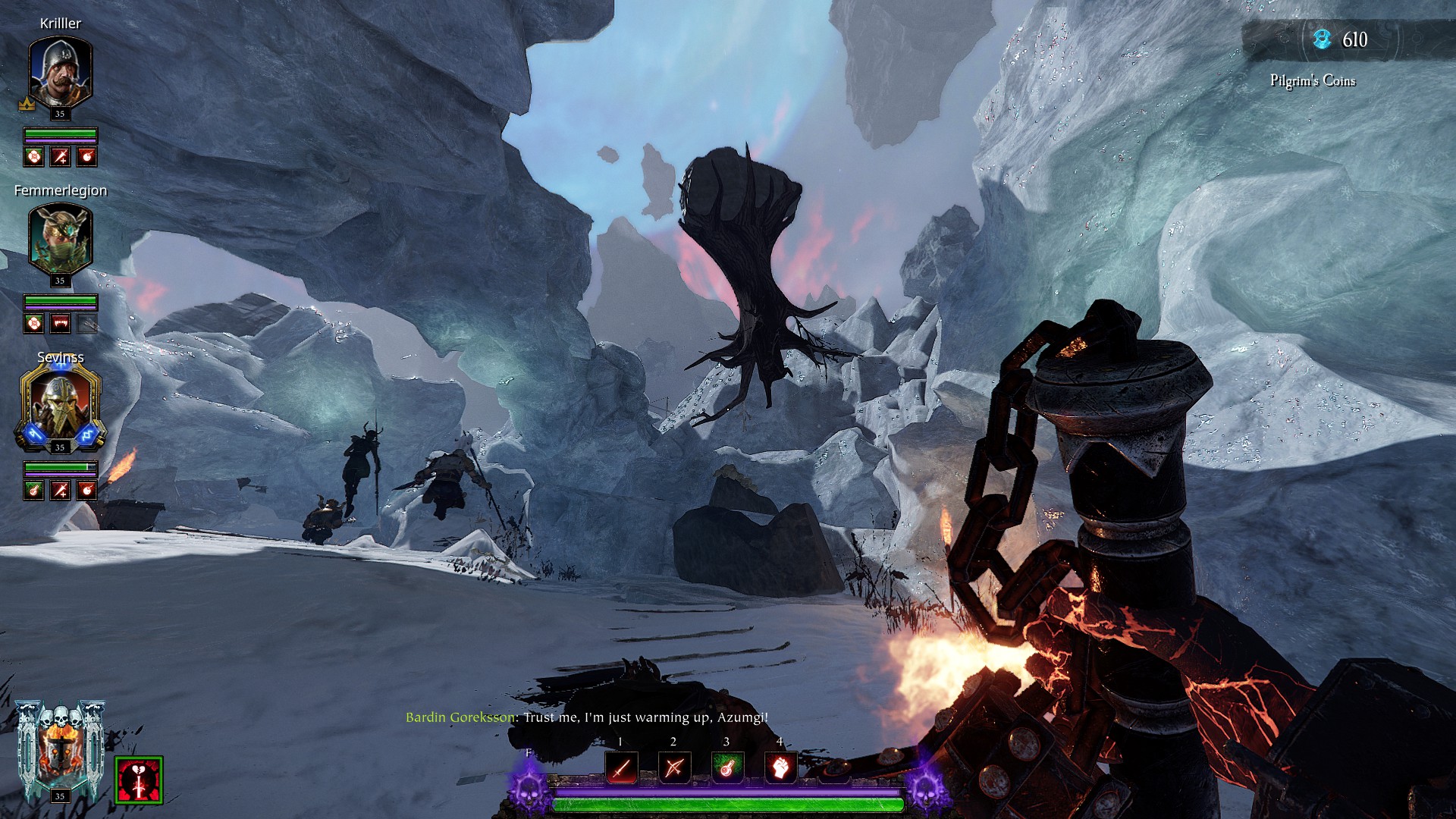Click Femmerlegion's teammate portrait
Image resolution: width=1456 pixels, height=819 pixels.
tap(60, 240)
